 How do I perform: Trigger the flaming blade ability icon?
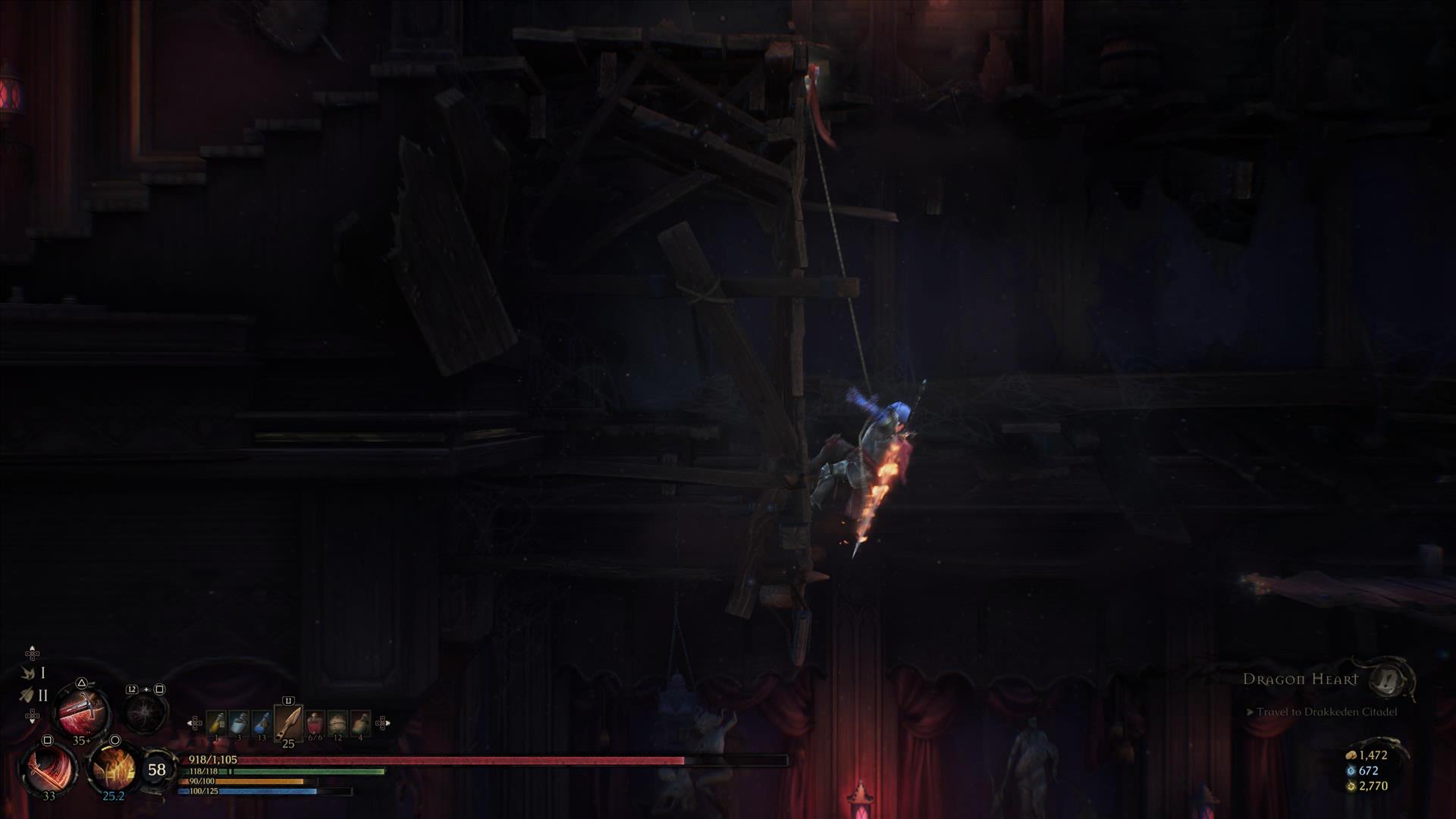point(114,767)
